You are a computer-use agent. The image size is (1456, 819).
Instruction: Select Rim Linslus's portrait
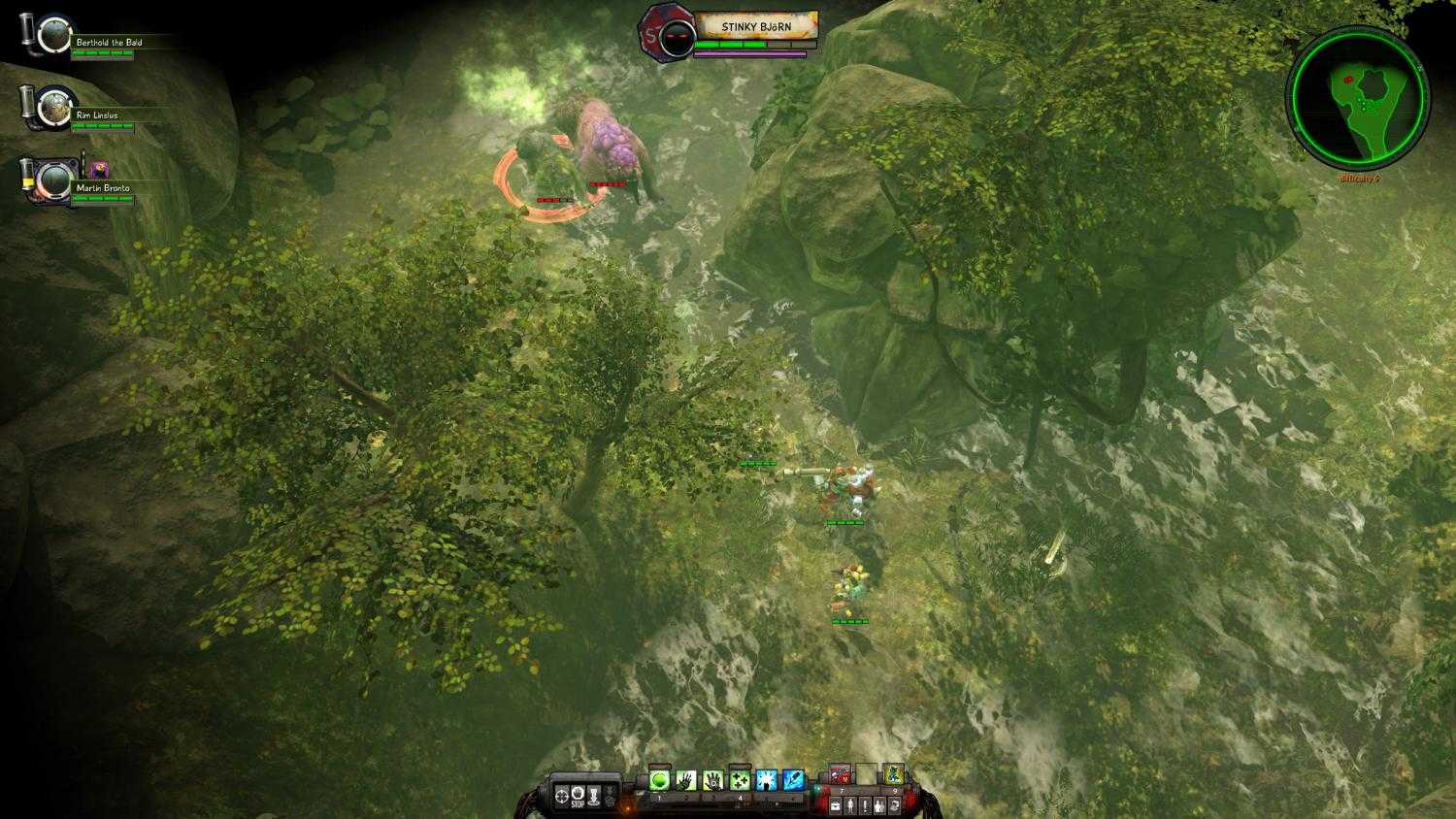(55, 107)
